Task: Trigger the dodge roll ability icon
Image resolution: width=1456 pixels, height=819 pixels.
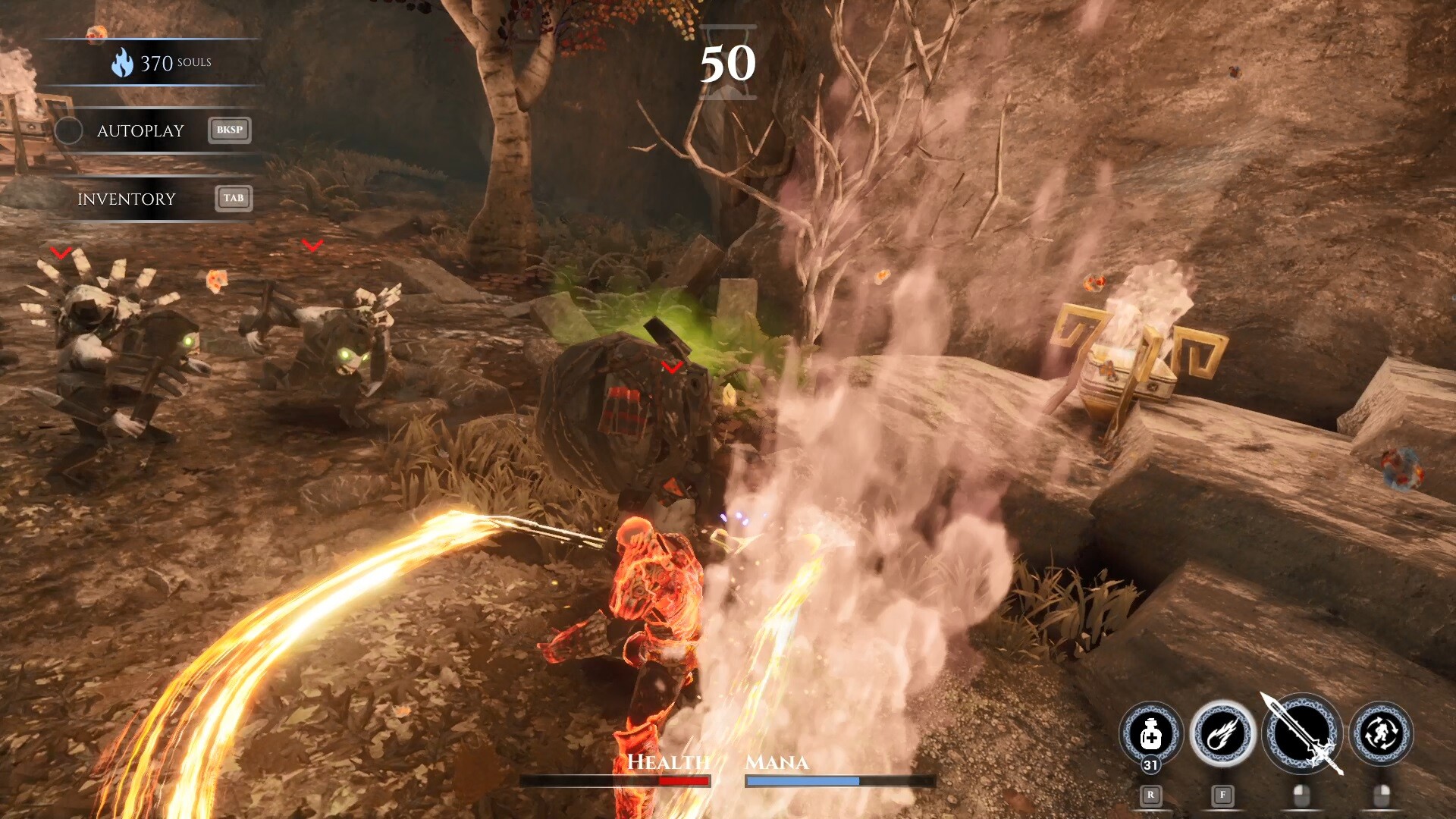Action: (x=1381, y=734)
